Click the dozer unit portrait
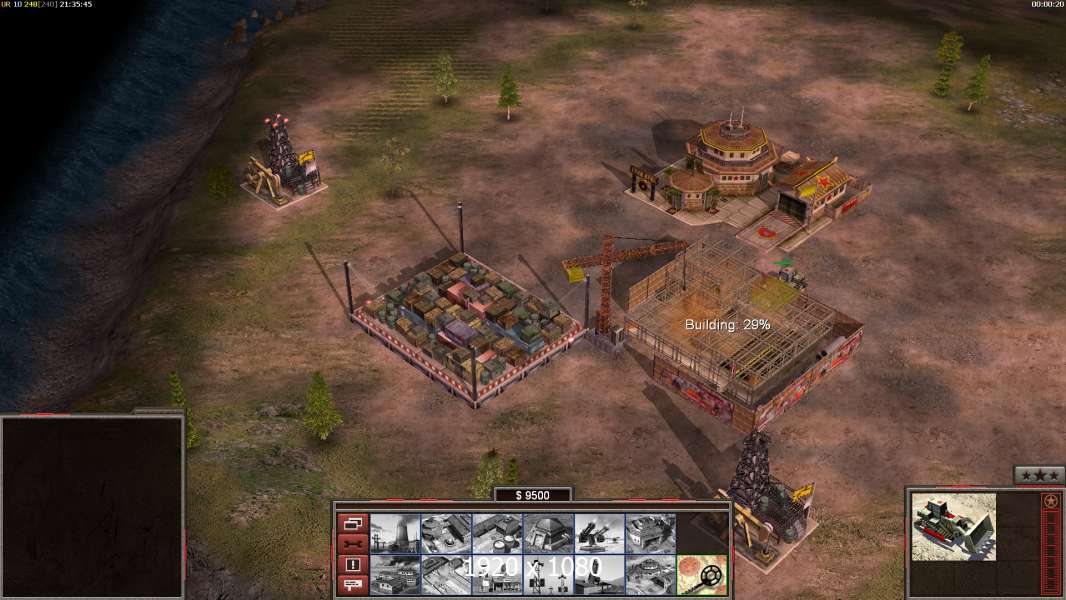 point(954,526)
